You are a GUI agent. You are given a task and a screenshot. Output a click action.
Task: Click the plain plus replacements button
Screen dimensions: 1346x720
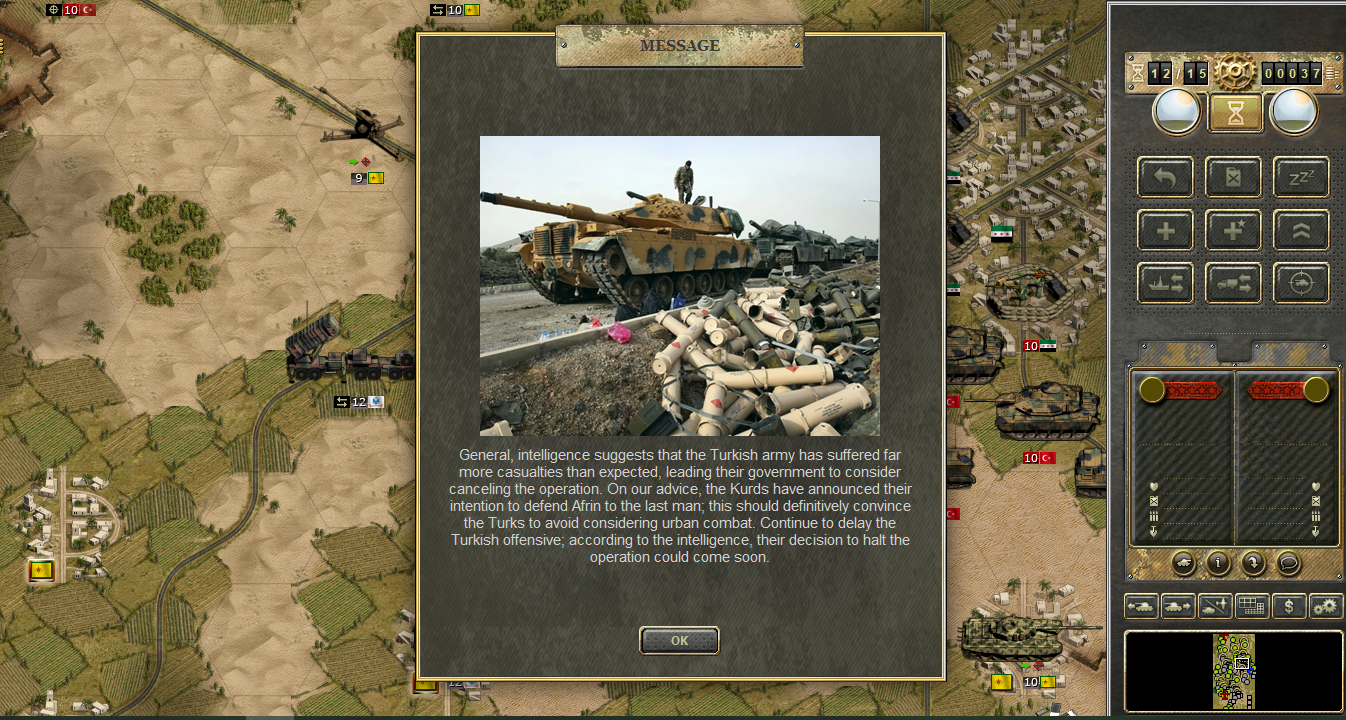coord(1165,231)
